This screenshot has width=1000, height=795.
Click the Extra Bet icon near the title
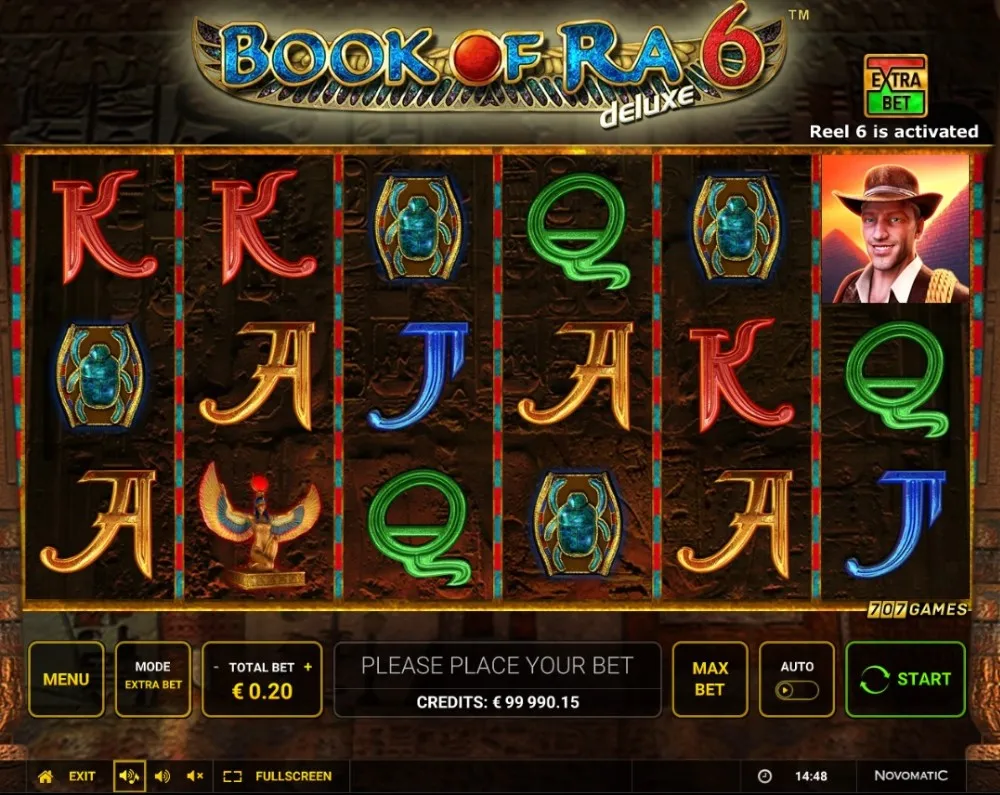[895, 86]
